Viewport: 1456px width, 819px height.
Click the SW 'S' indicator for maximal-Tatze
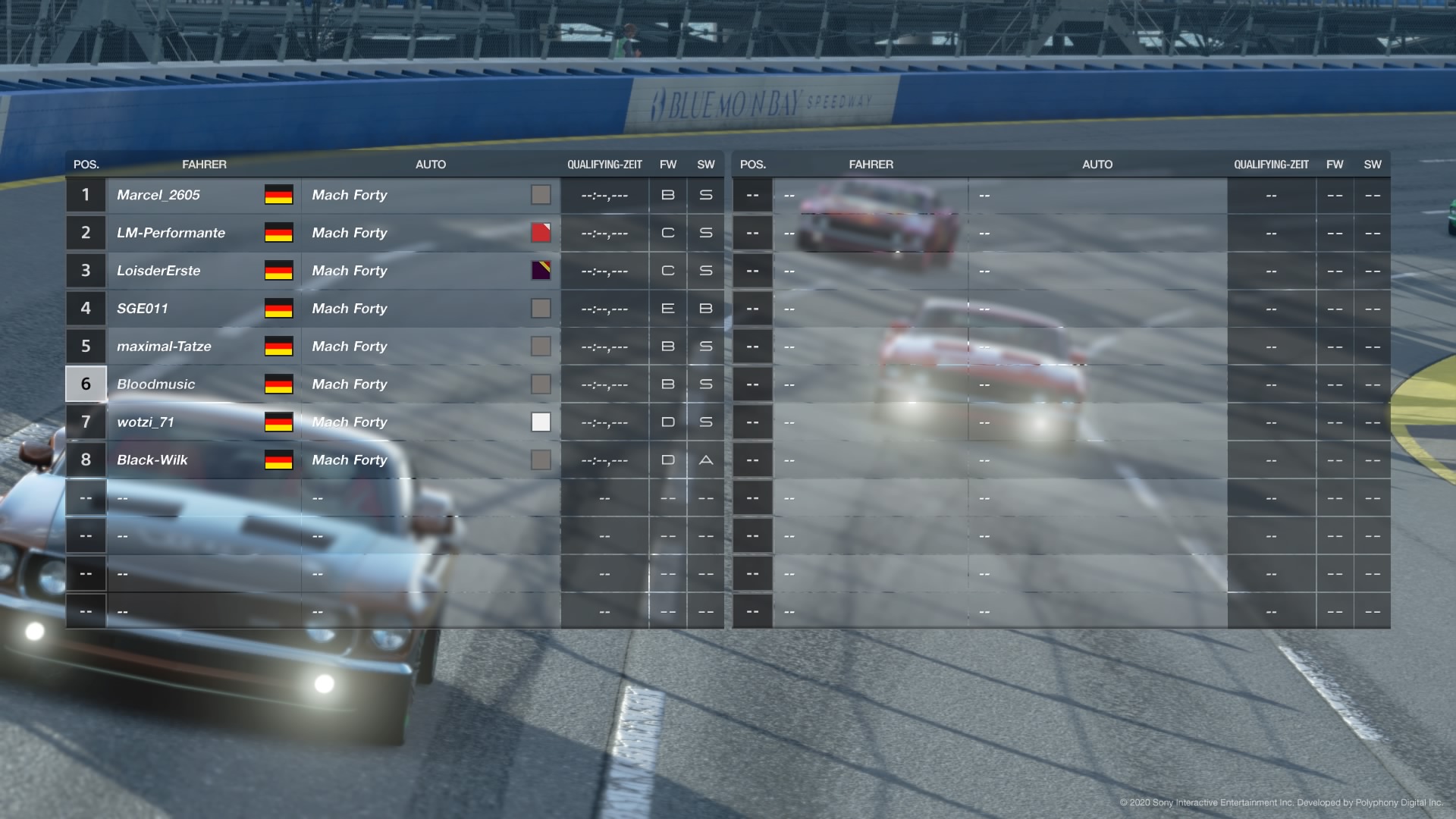pos(705,346)
